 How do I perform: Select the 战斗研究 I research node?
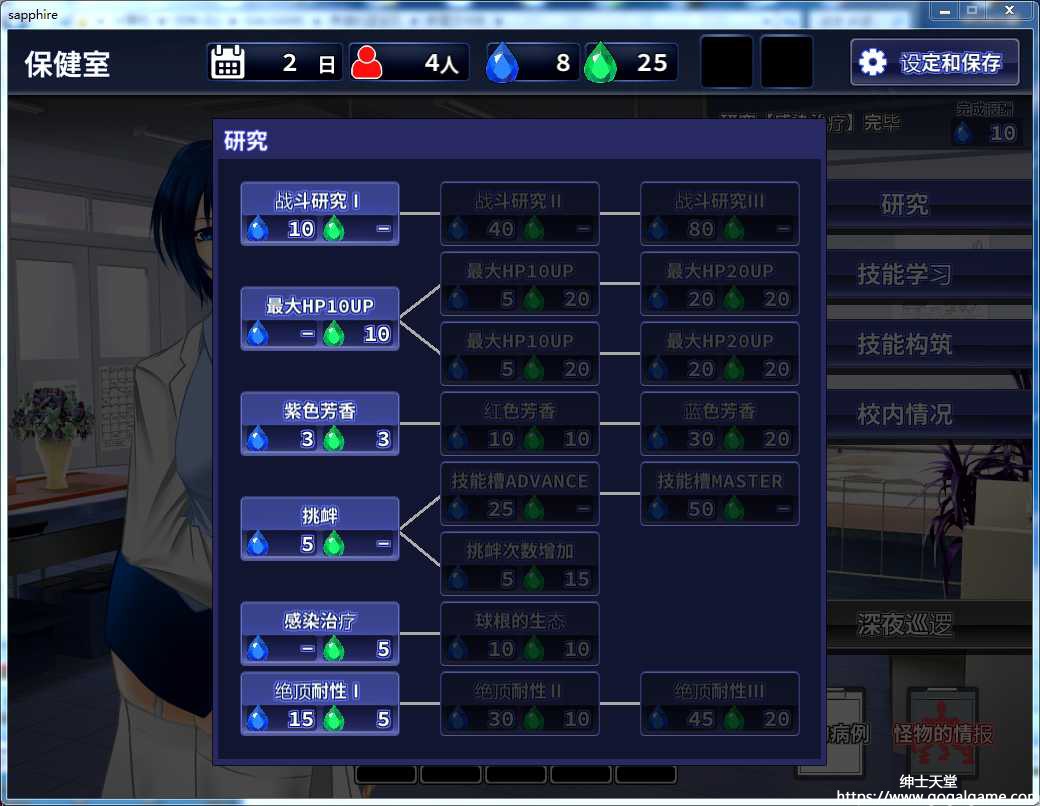coord(320,214)
